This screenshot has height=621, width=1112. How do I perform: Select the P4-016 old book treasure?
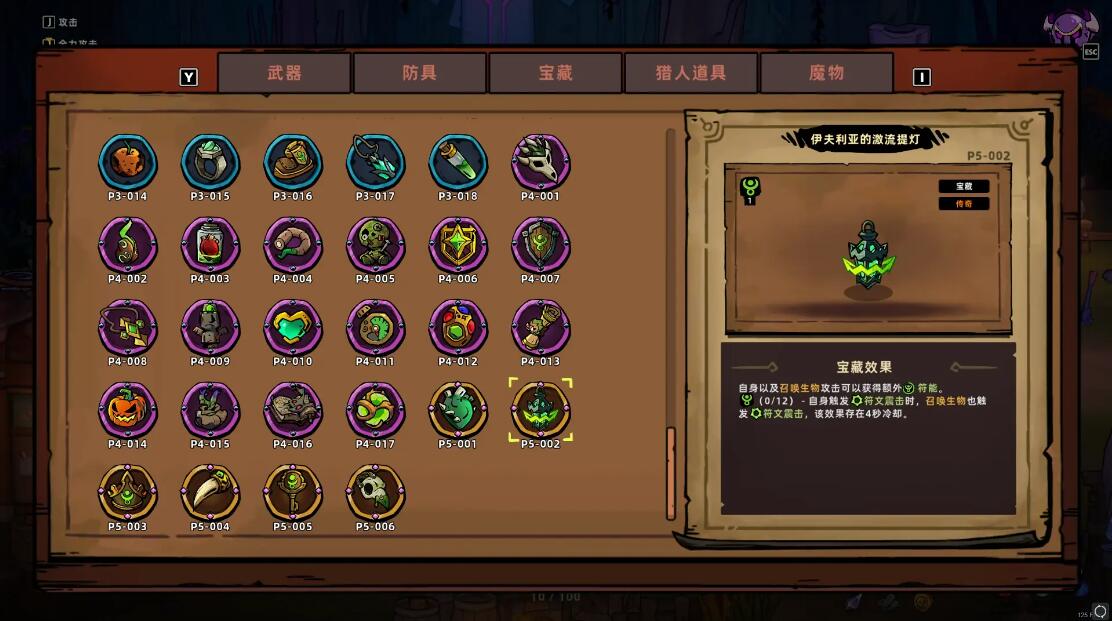(293, 410)
